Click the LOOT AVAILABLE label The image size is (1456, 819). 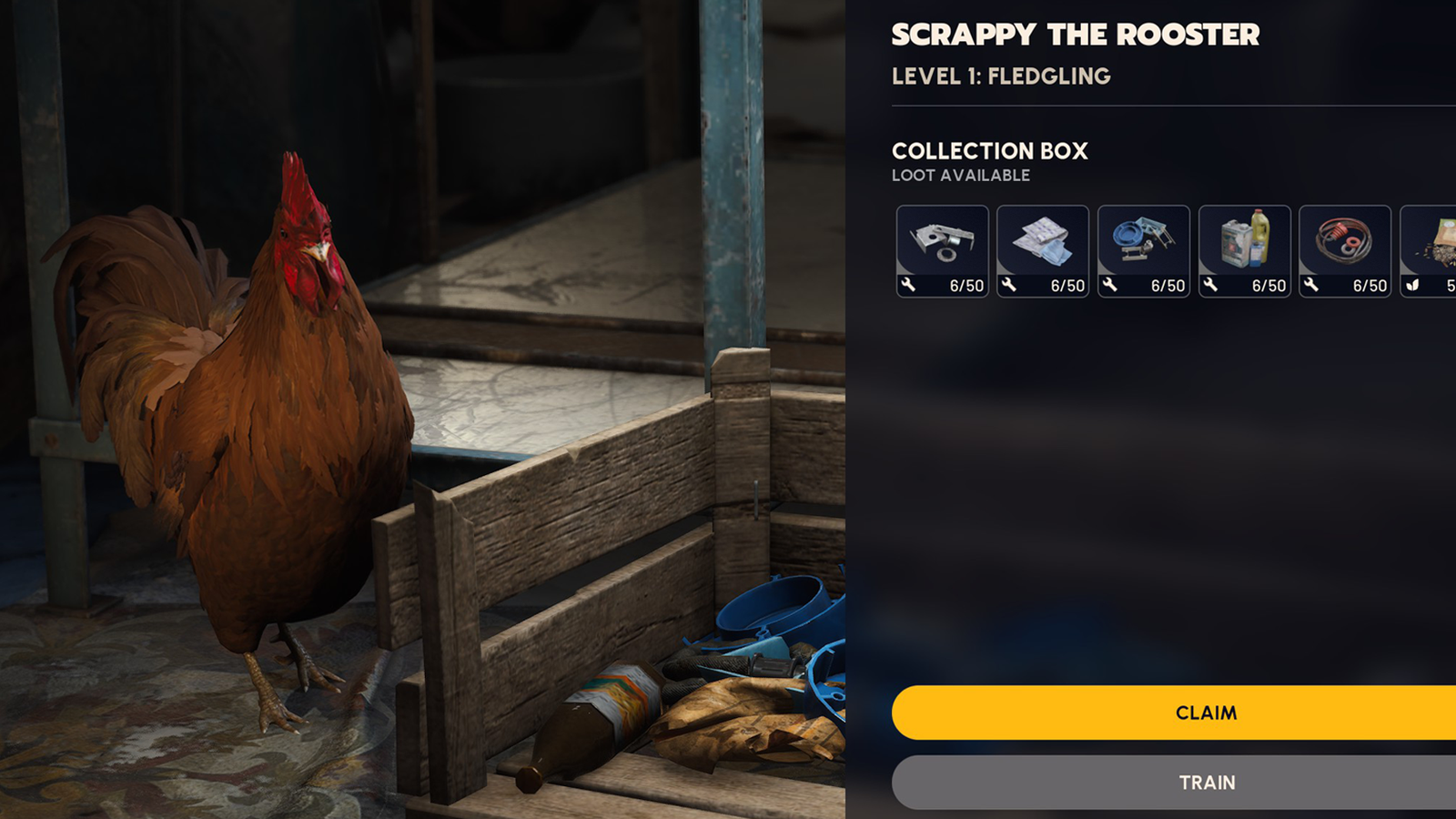point(960,176)
